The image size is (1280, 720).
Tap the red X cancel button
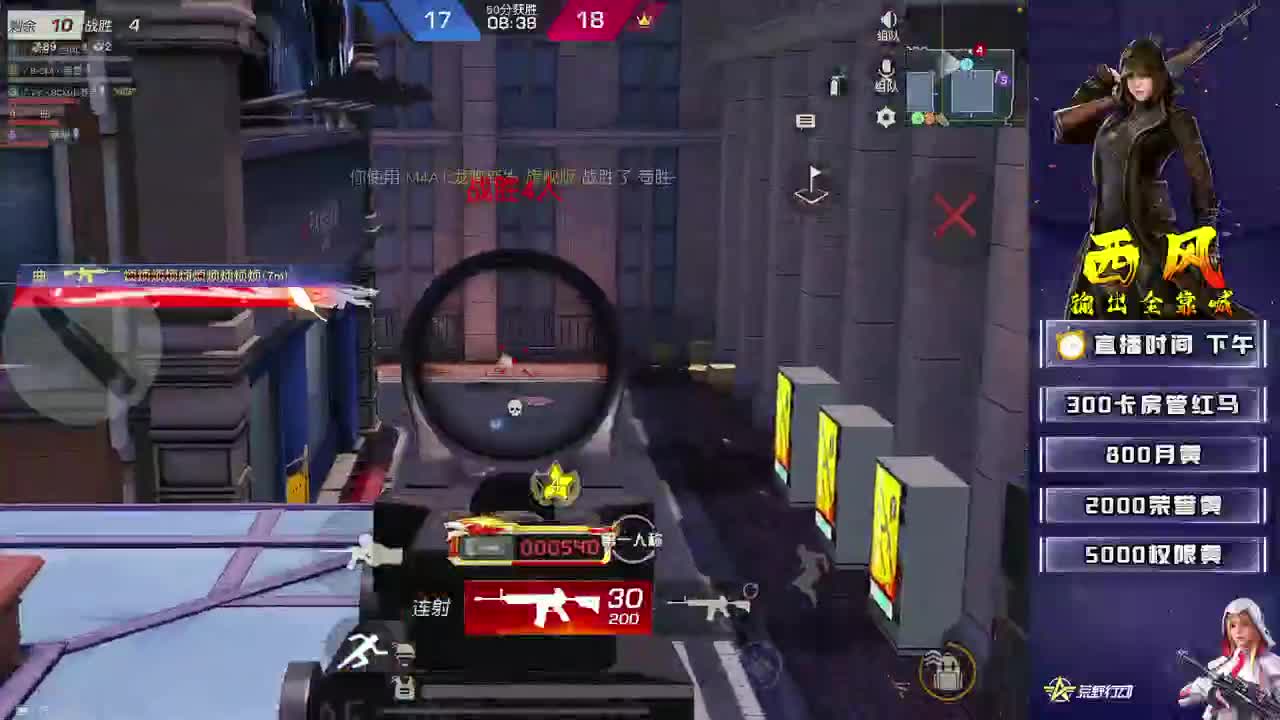pos(955,215)
